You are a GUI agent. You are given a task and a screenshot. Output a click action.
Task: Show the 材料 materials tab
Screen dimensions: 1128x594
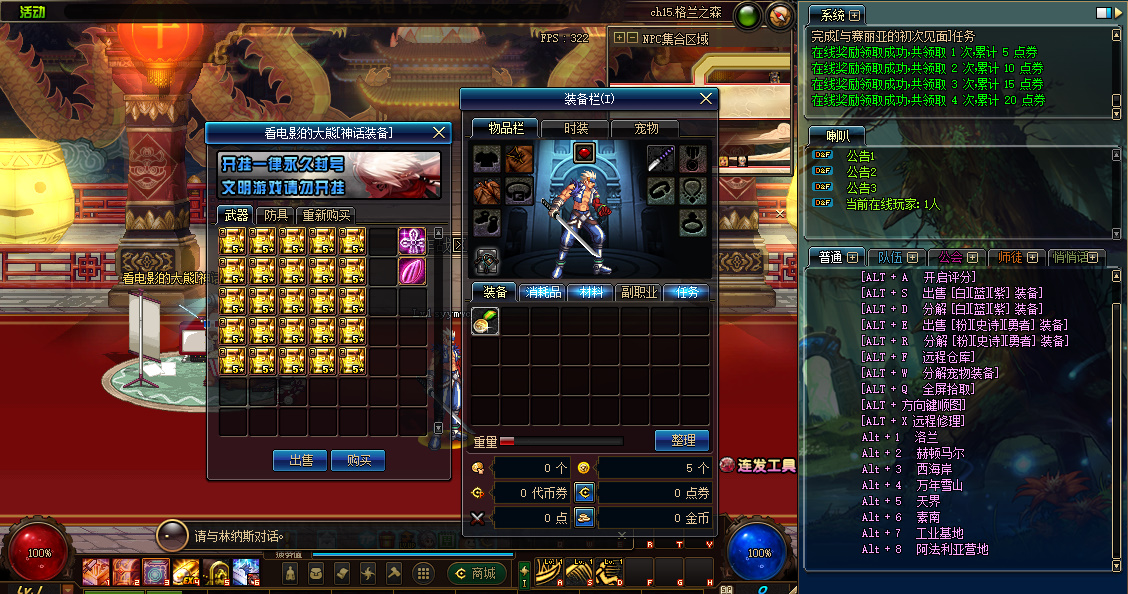(590, 292)
